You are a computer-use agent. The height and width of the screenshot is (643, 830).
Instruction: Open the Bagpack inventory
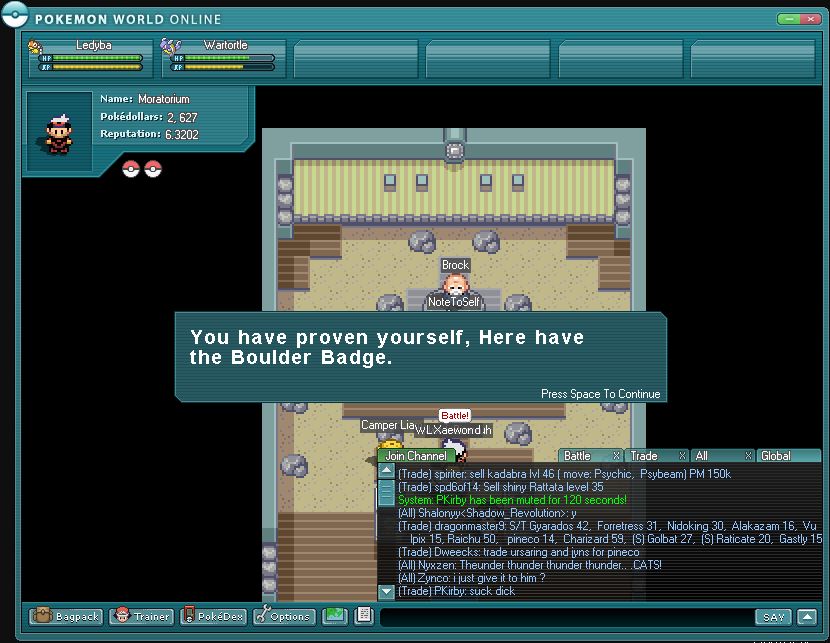coord(66,617)
